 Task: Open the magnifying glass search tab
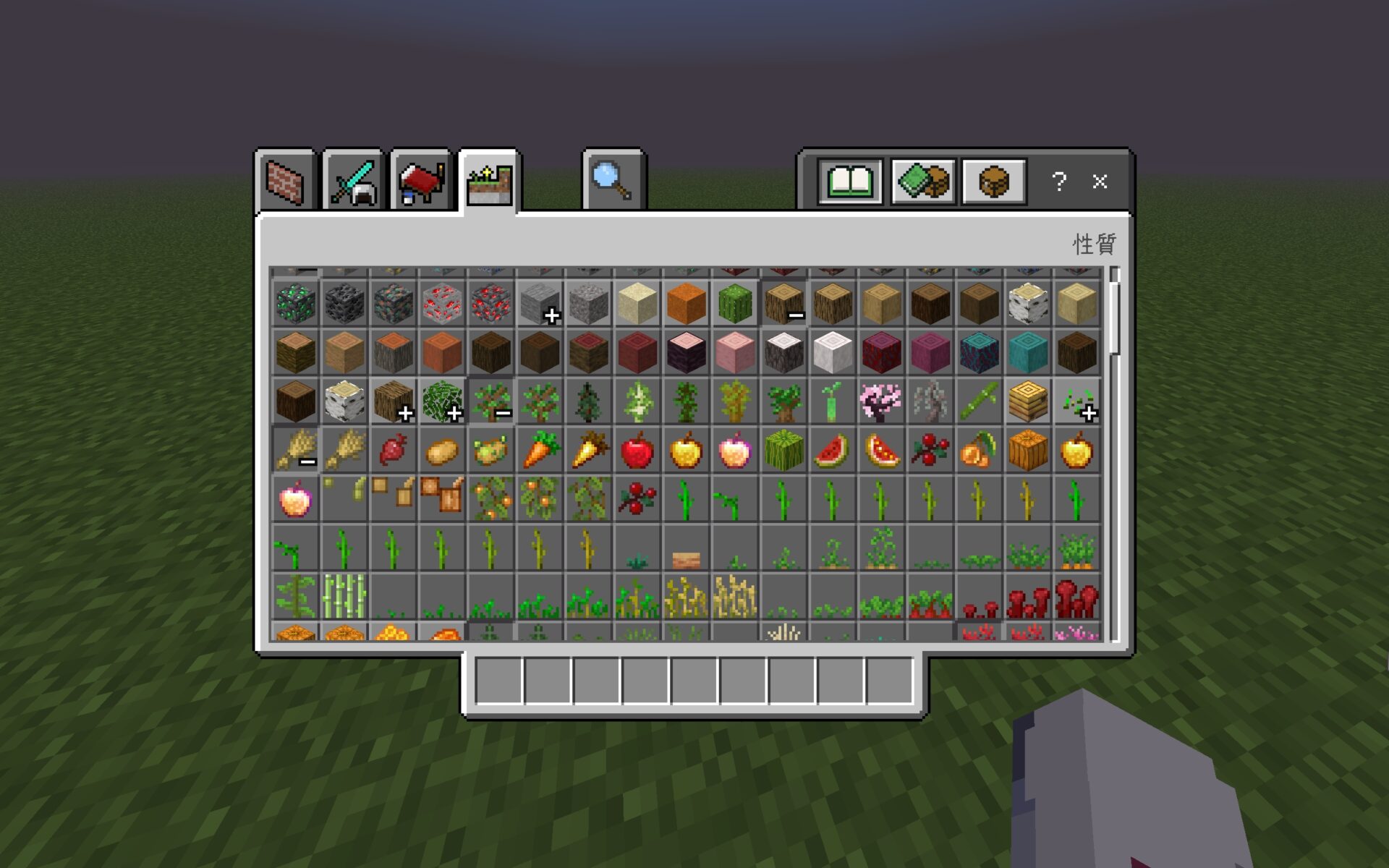(613, 182)
